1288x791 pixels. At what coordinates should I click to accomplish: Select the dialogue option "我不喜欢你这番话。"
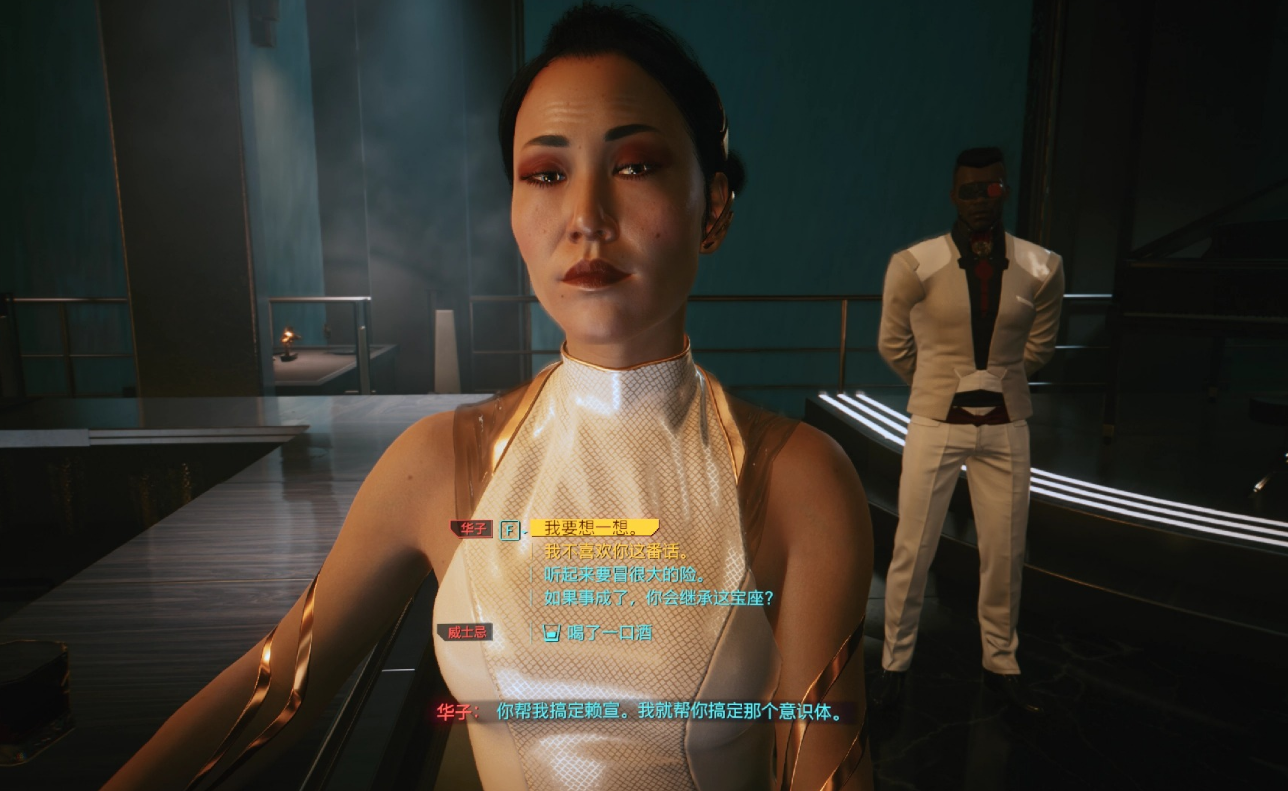pos(617,552)
